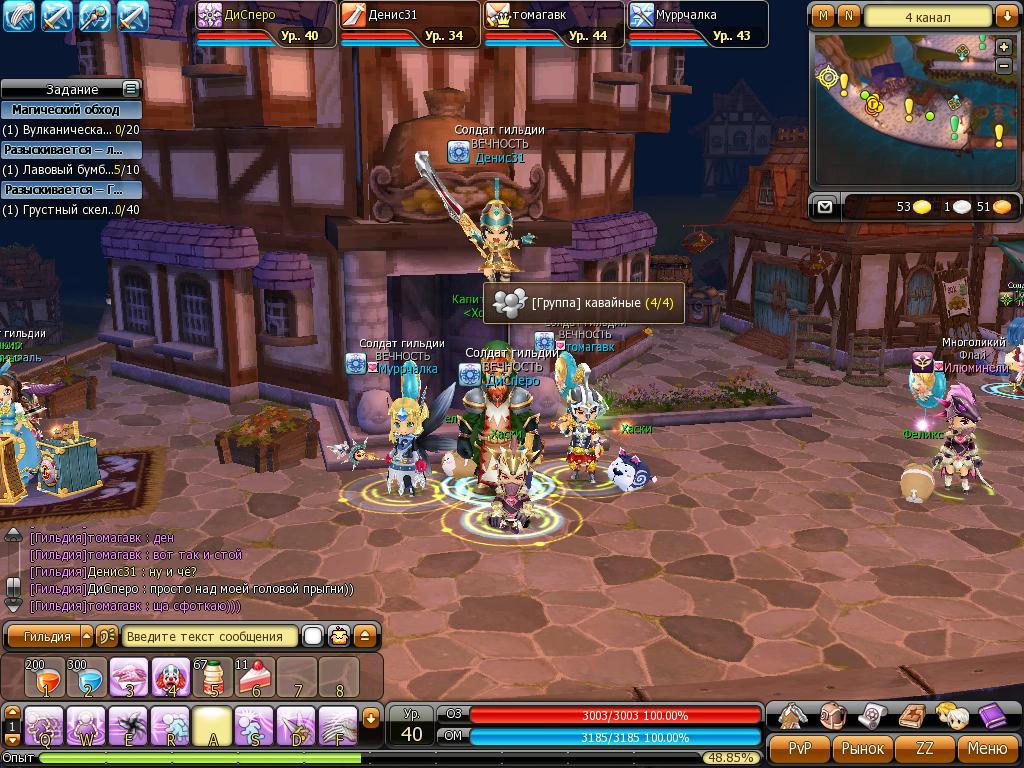Activate the shuriken skill on E

(x=129, y=725)
